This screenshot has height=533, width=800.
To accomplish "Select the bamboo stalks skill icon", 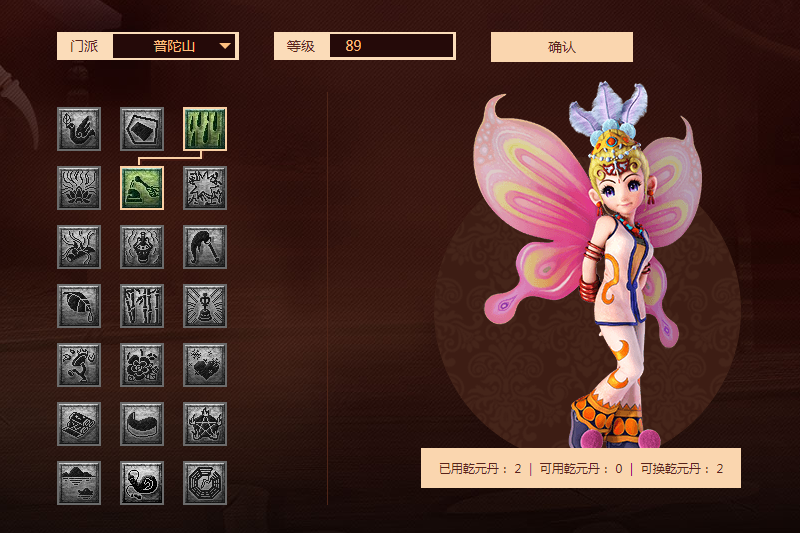I will click(142, 306).
